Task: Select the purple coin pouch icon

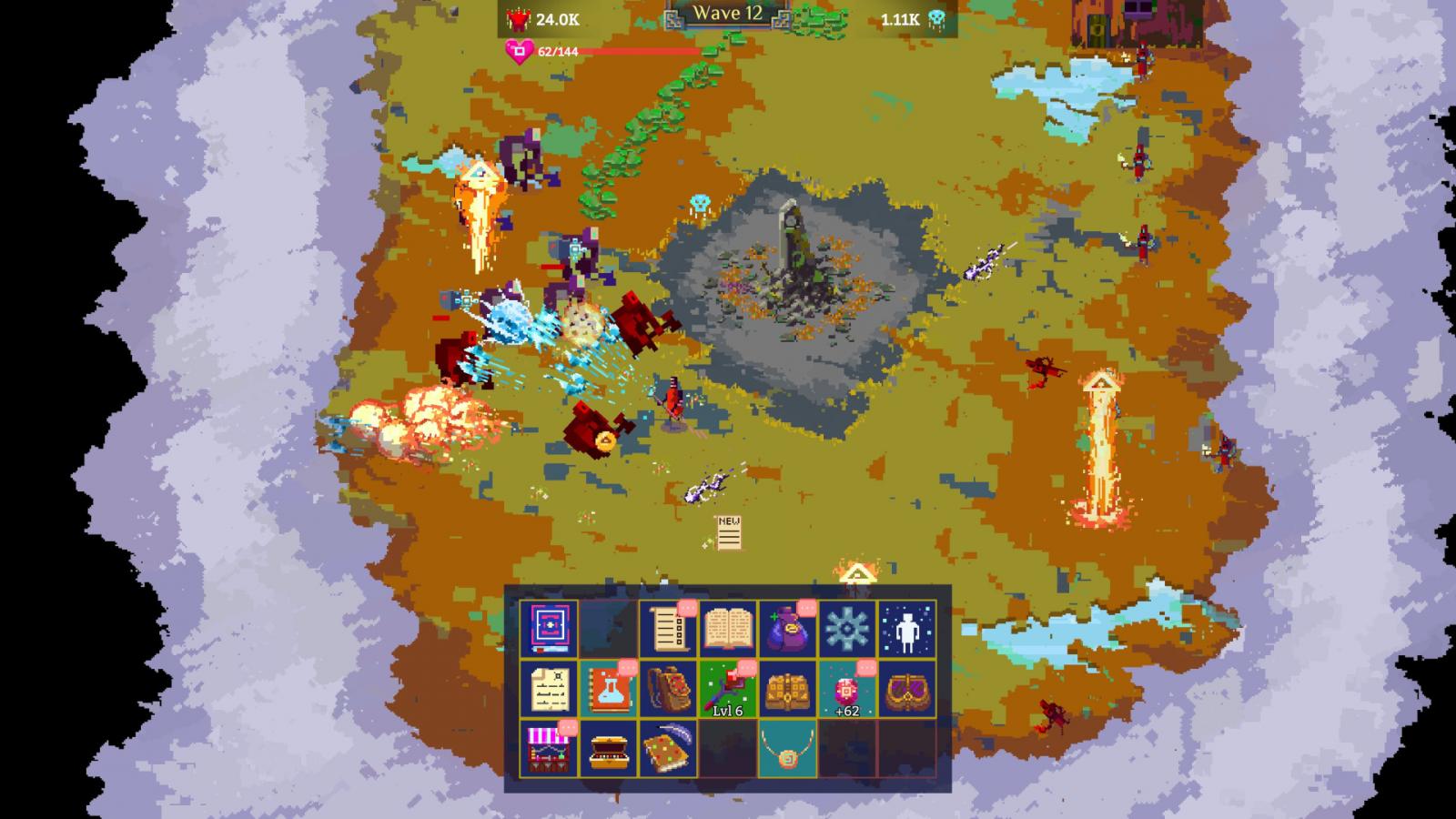Action: tap(787, 628)
